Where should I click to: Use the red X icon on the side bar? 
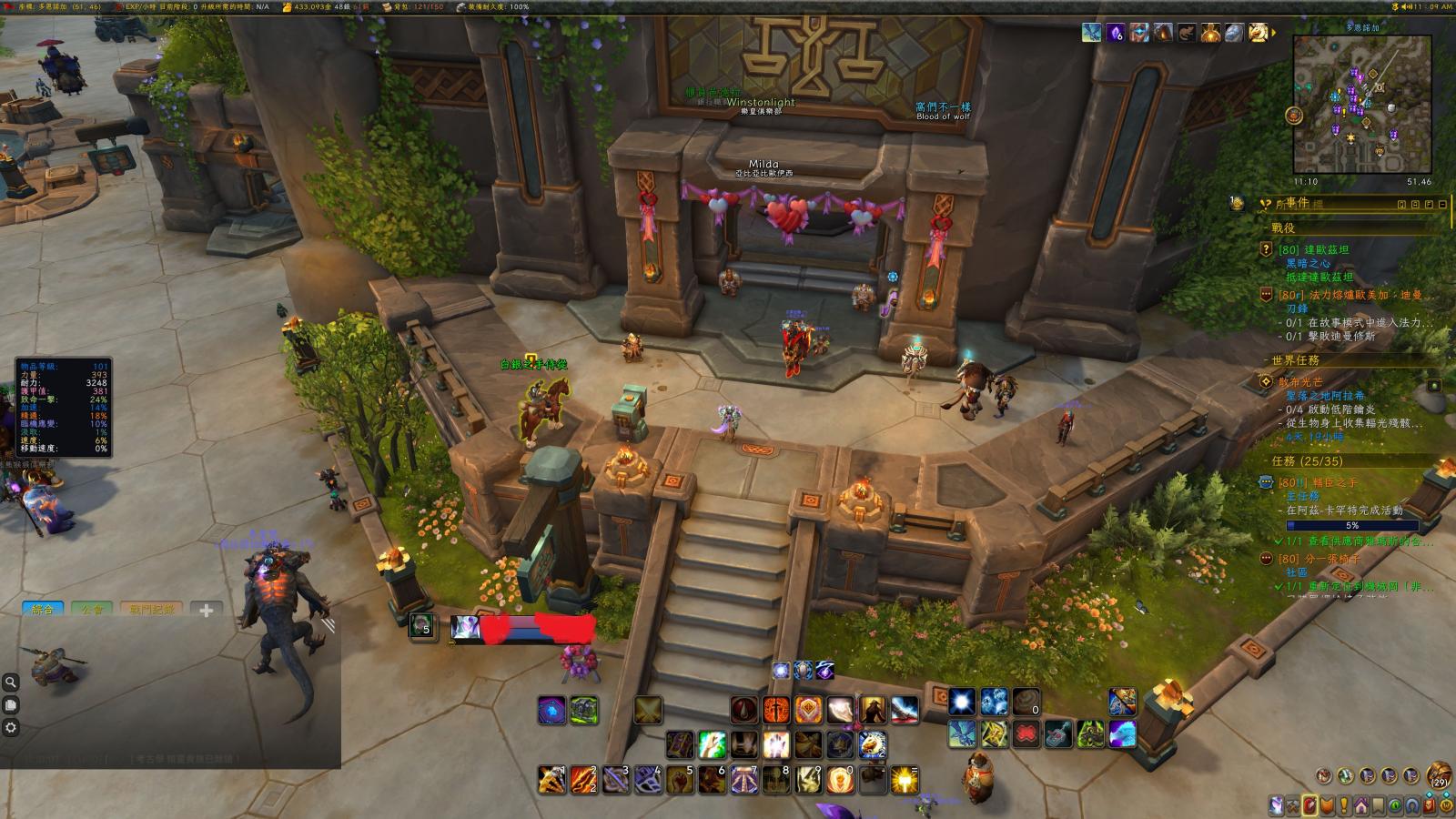(x=1026, y=733)
